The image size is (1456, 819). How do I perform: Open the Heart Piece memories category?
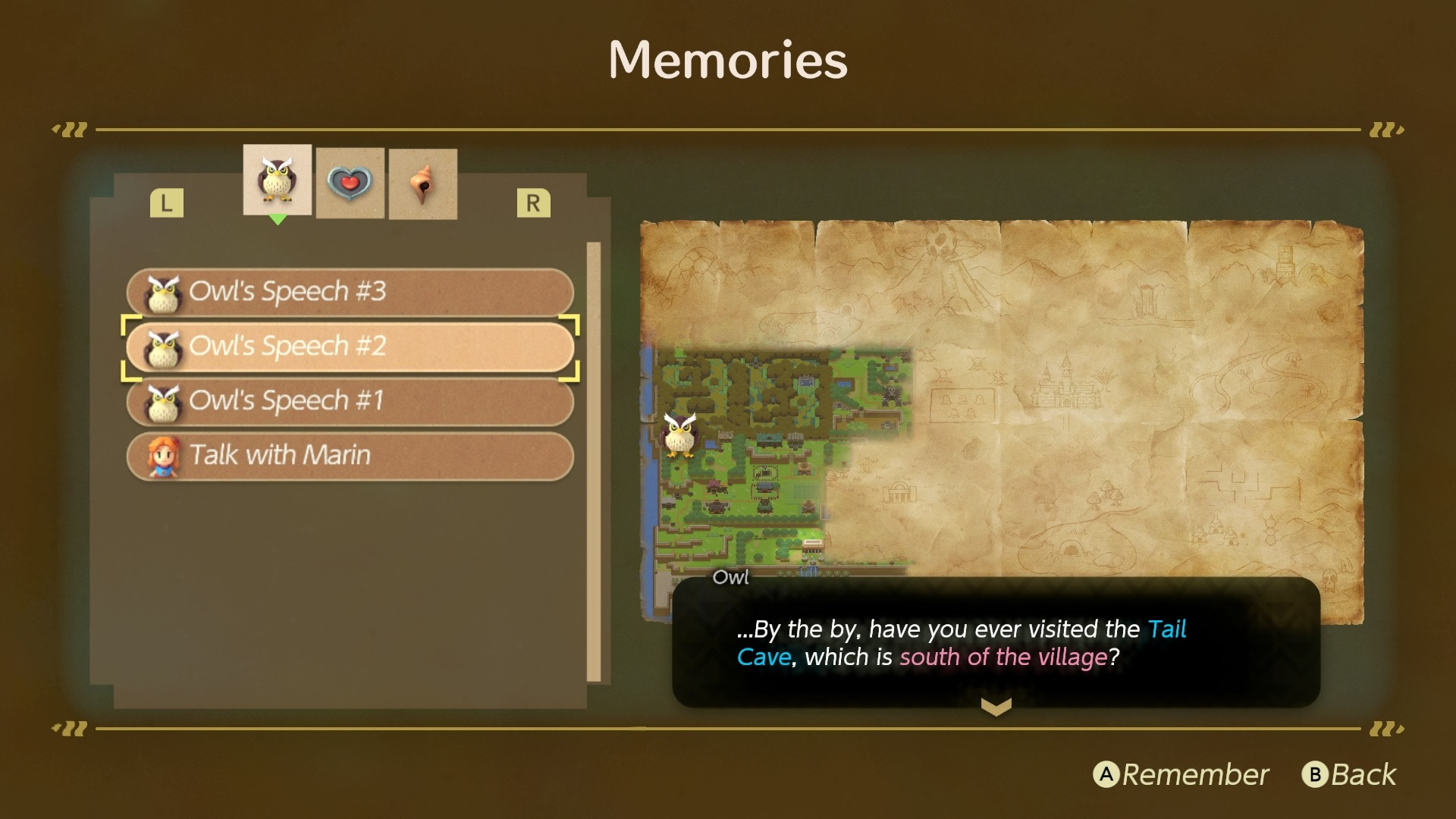click(x=350, y=182)
